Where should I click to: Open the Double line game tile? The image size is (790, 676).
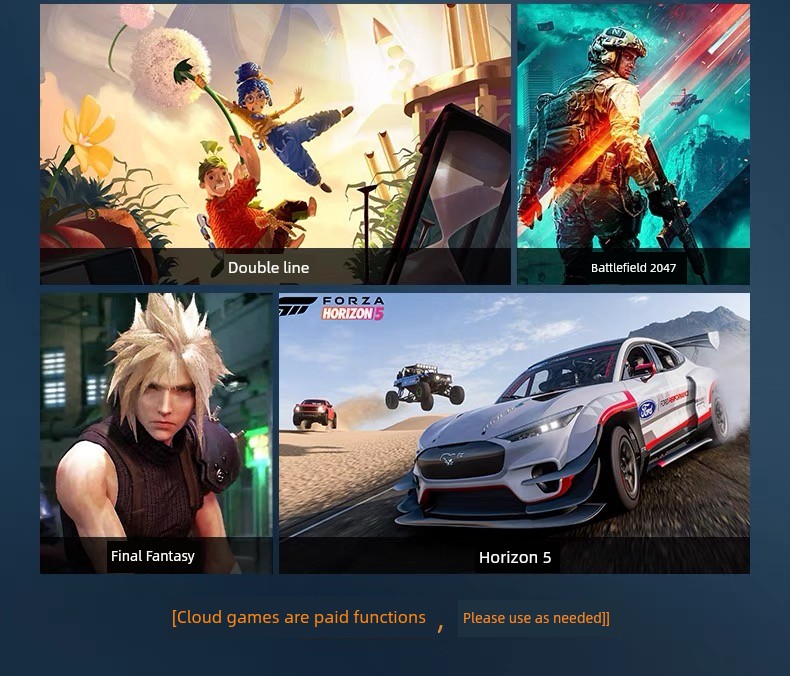pos(275,145)
